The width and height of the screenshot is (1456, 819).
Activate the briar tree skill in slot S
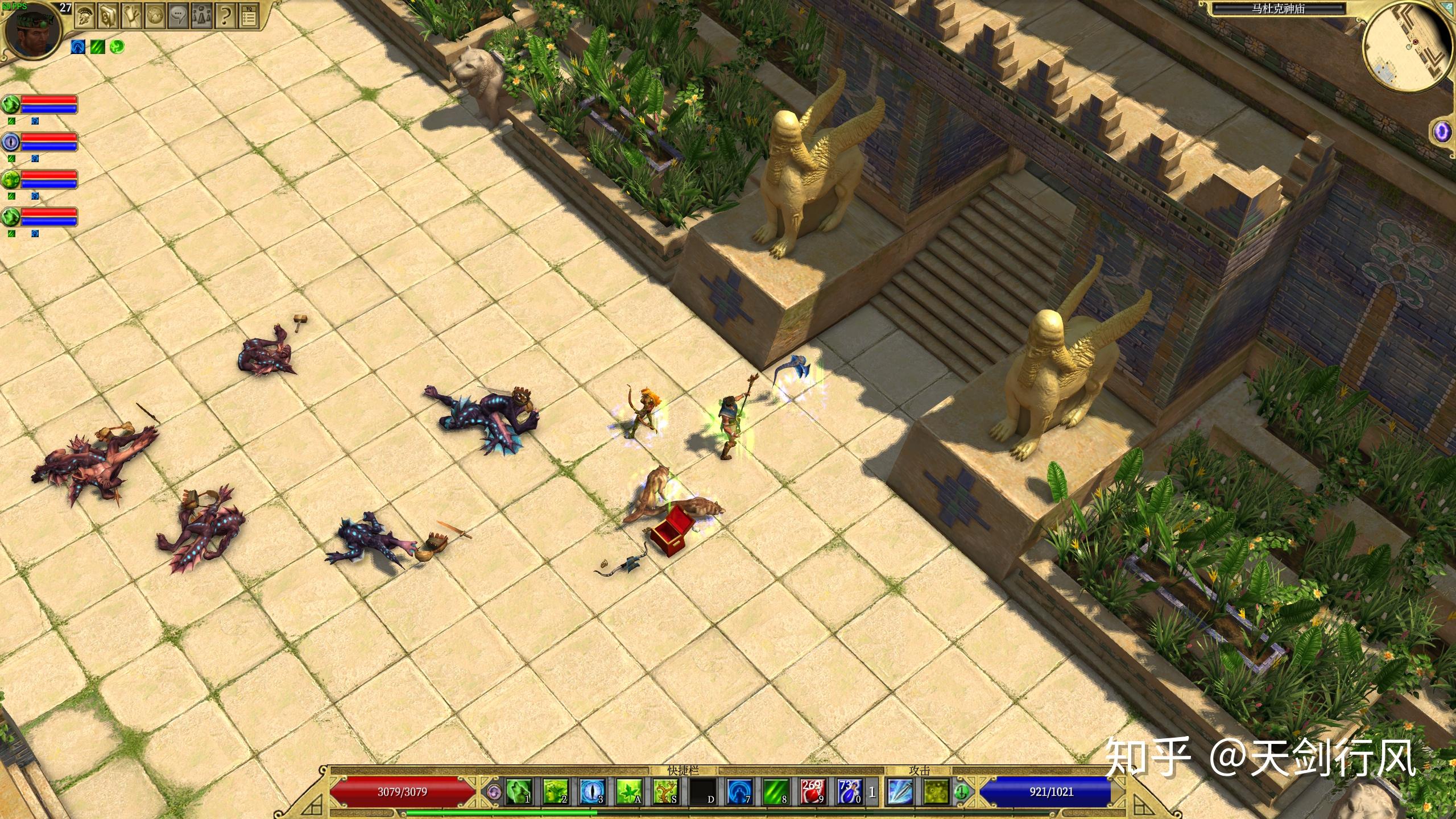(665, 791)
